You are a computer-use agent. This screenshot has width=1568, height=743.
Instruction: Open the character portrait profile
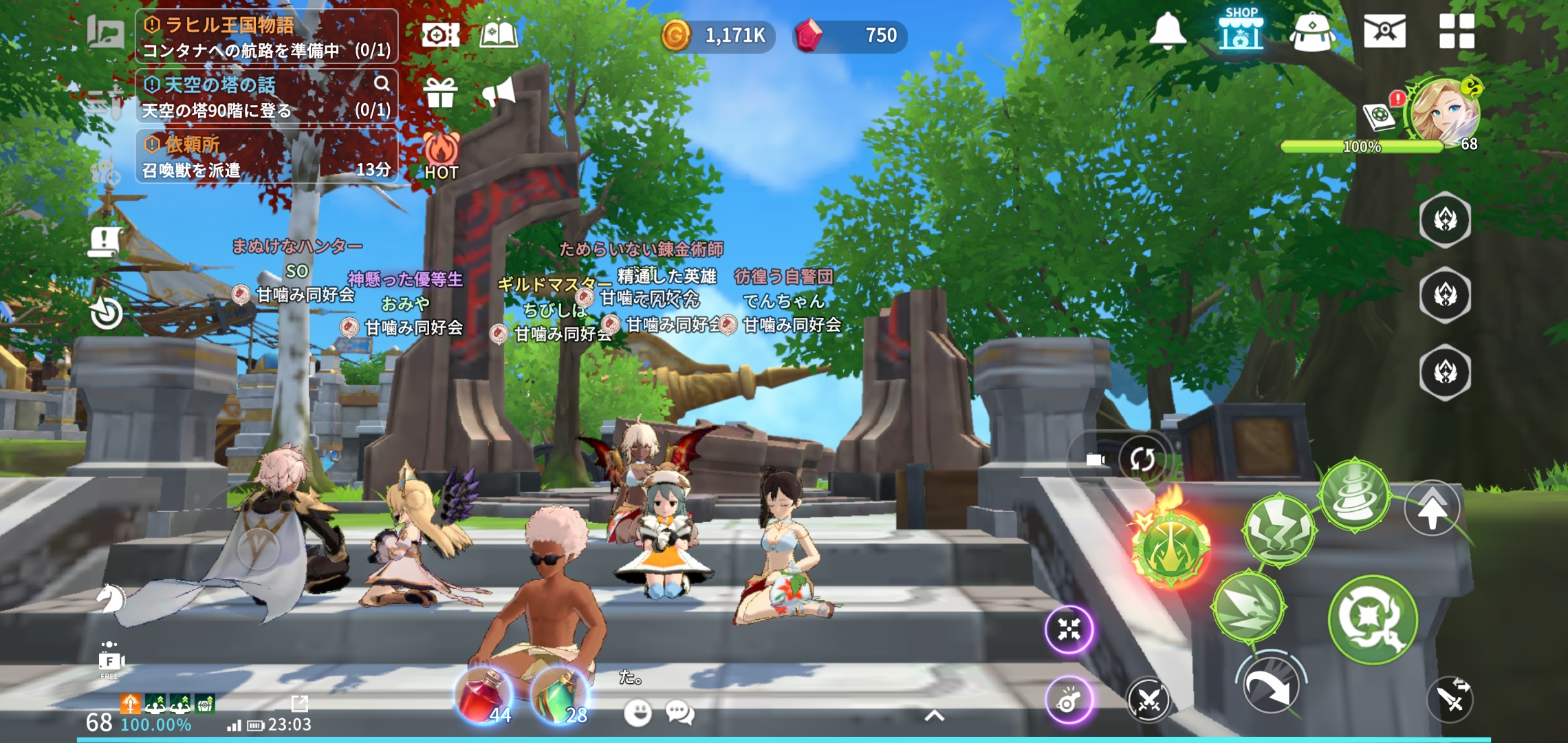coord(1443,111)
